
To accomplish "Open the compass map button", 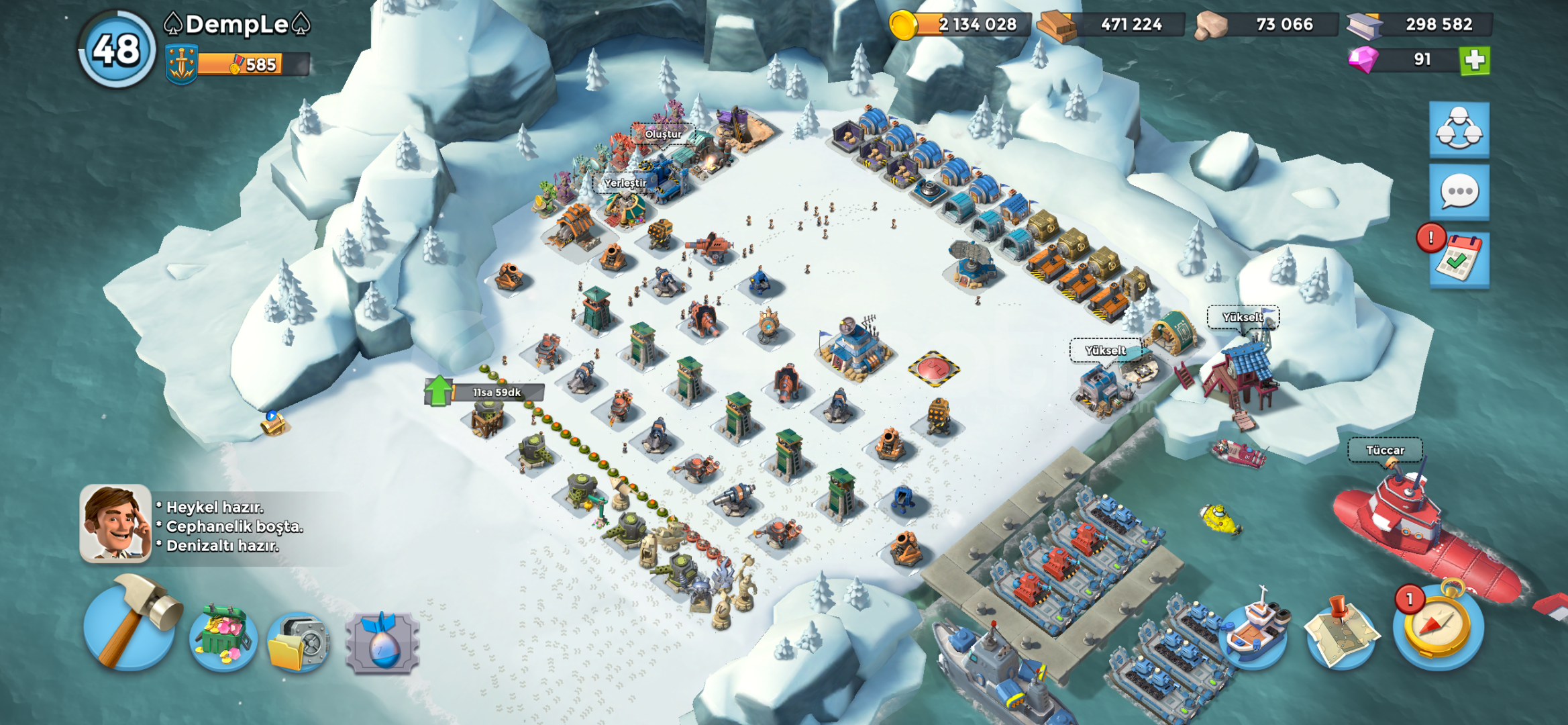I will [x=1438, y=626].
